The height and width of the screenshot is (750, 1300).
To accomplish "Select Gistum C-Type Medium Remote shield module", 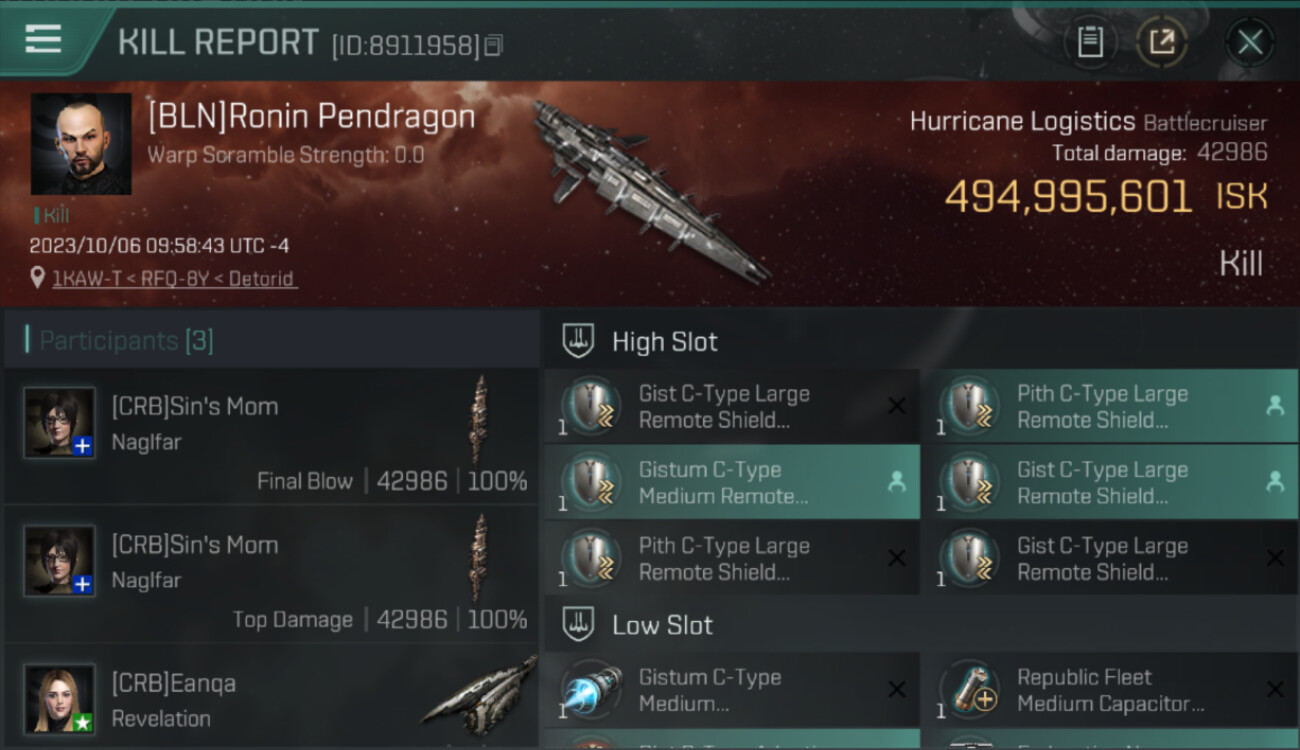I will pos(731,482).
